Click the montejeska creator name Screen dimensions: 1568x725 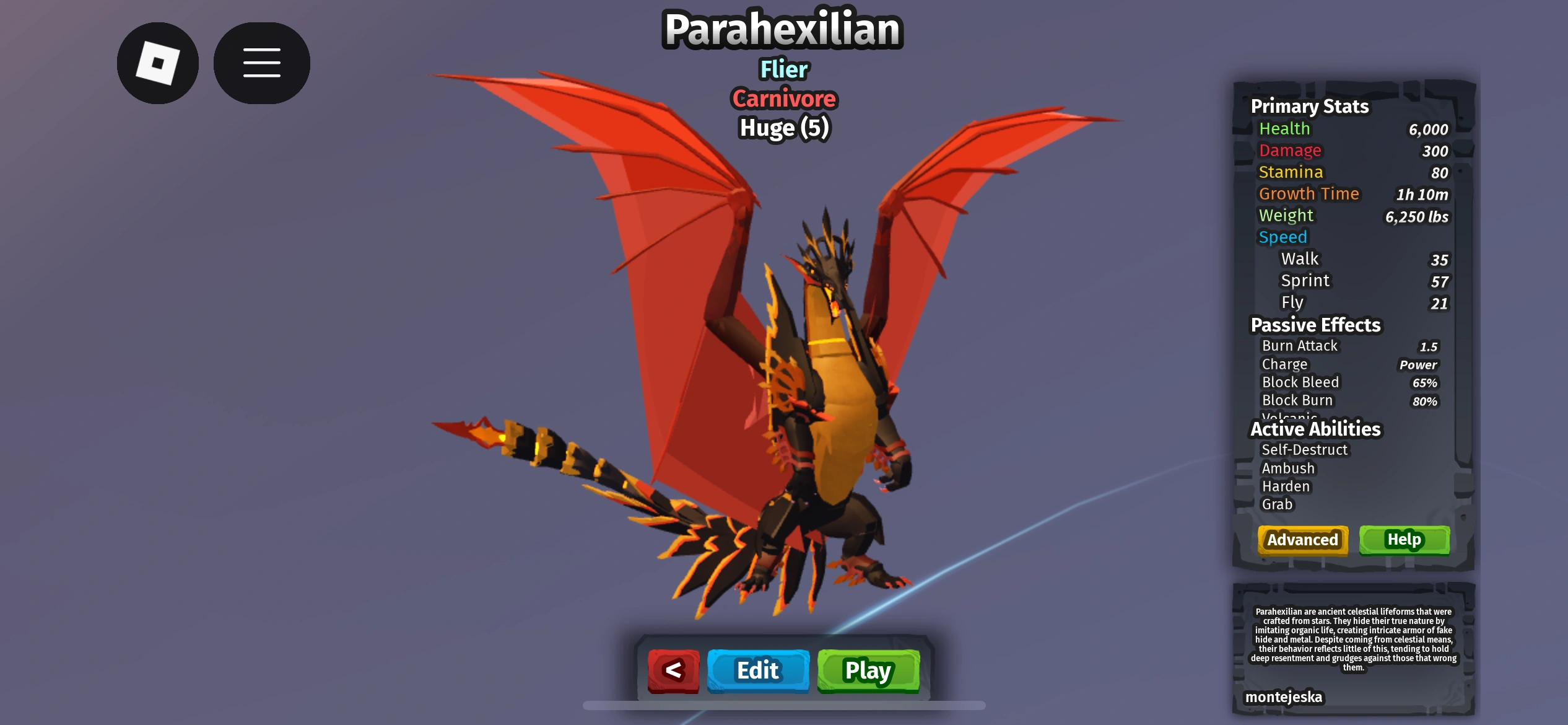tap(1284, 696)
